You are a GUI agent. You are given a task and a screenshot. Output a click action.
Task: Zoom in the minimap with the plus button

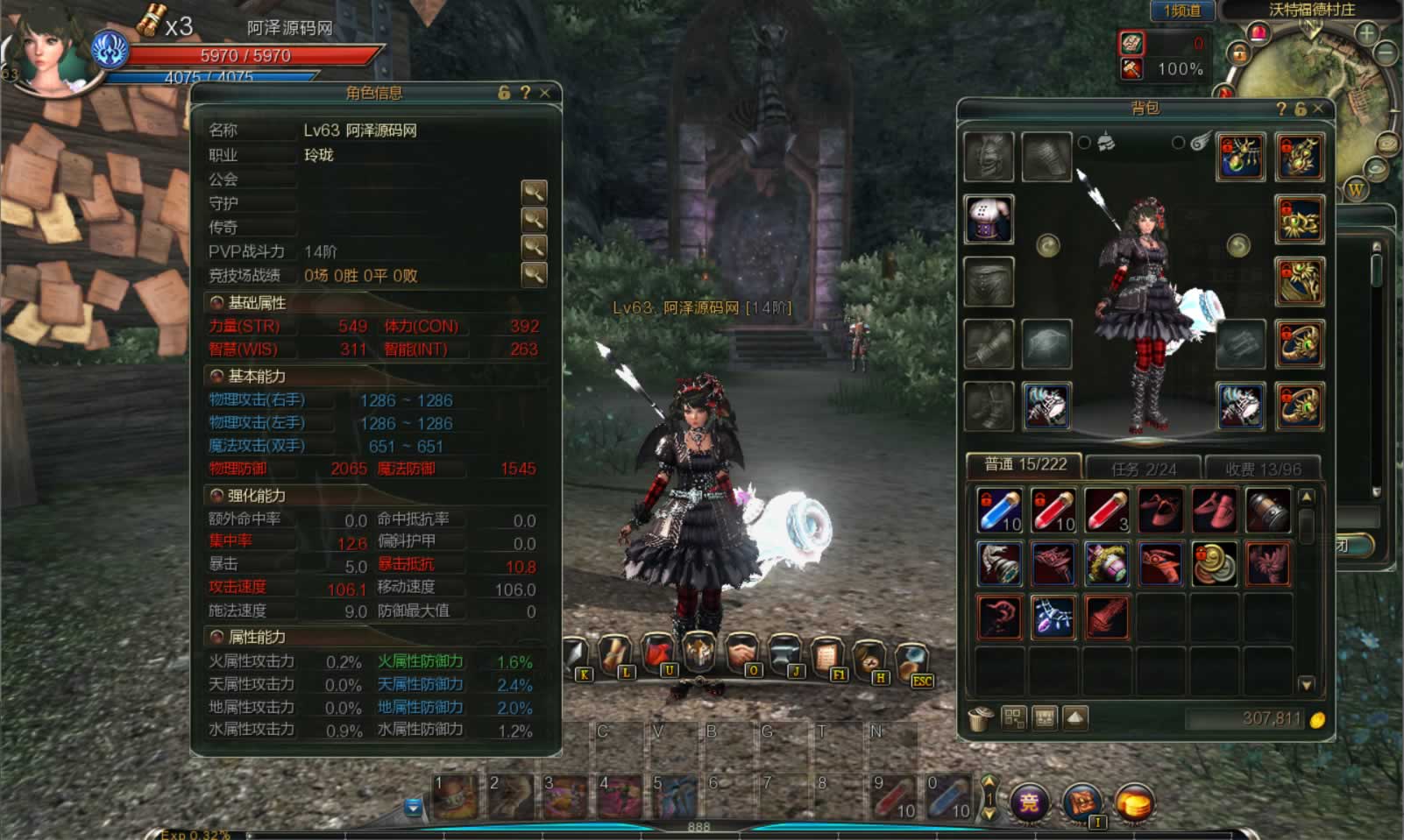pos(1366,33)
